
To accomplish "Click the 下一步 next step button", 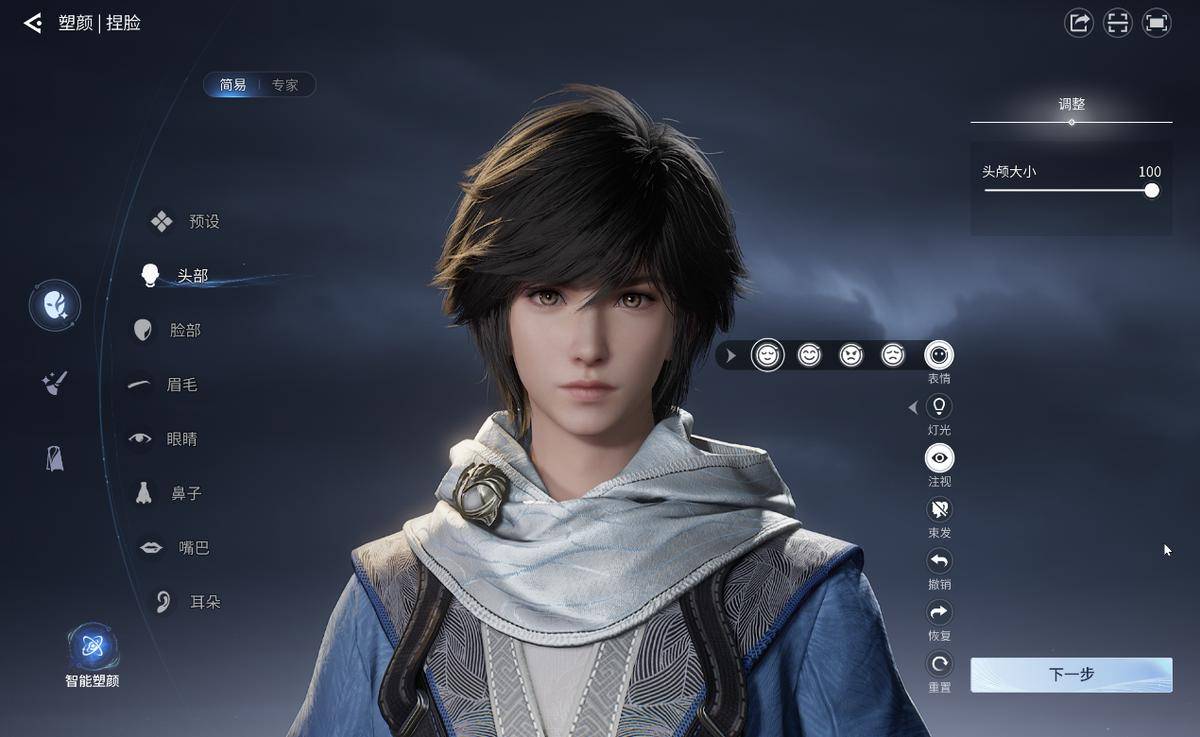I will pos(1071,674).
